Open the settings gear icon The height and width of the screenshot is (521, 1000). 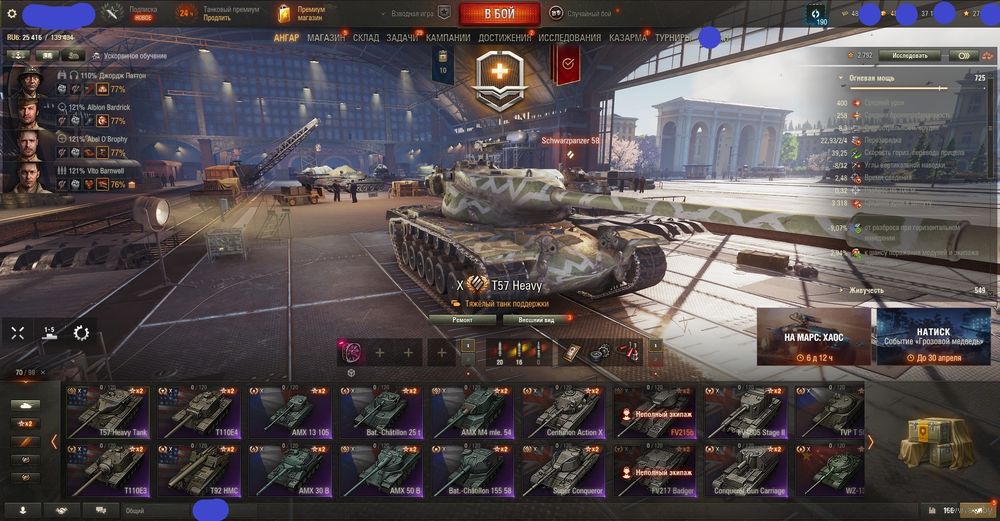coord(12,14)
